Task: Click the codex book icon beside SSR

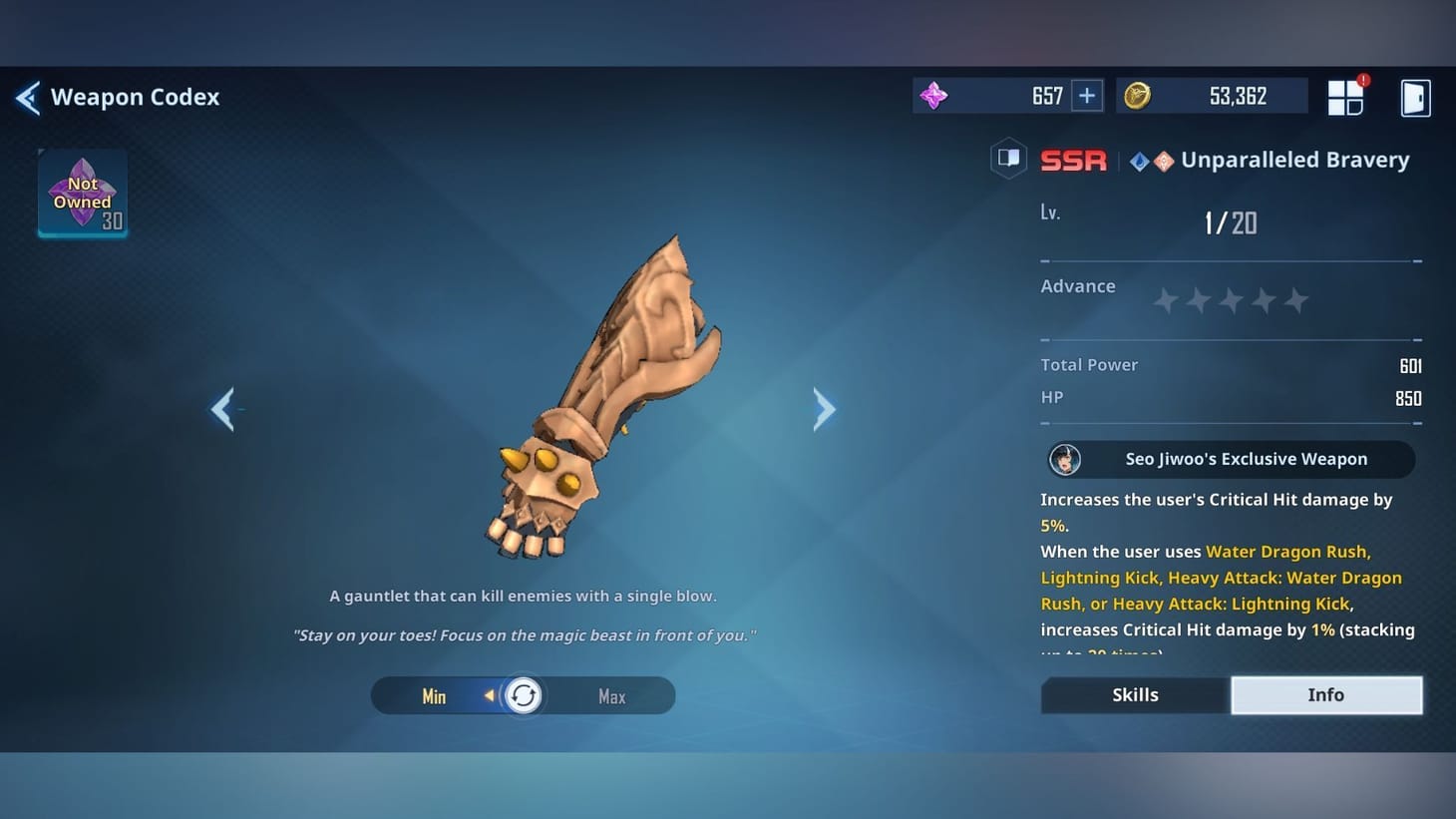Action: 1008,159
